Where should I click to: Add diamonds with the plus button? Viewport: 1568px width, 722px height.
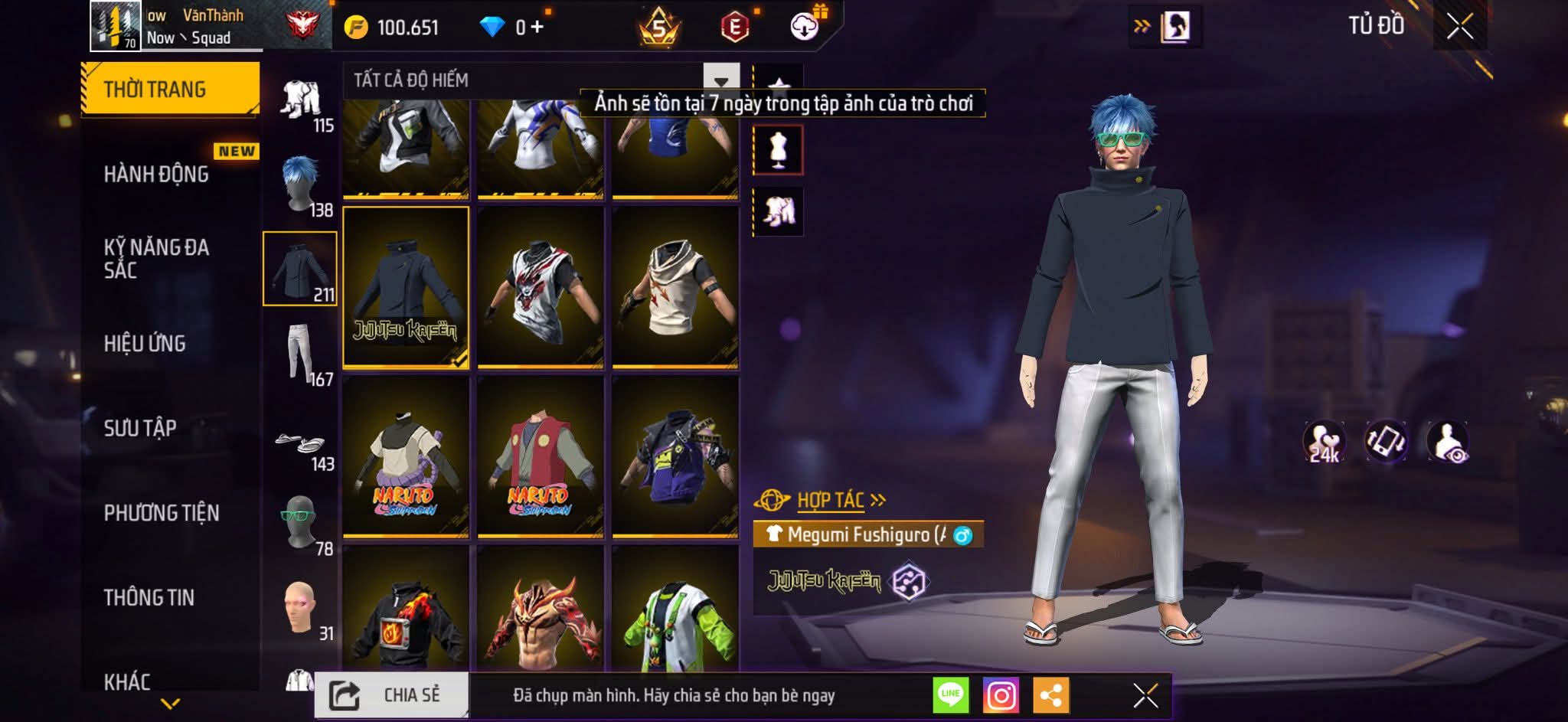537,28
